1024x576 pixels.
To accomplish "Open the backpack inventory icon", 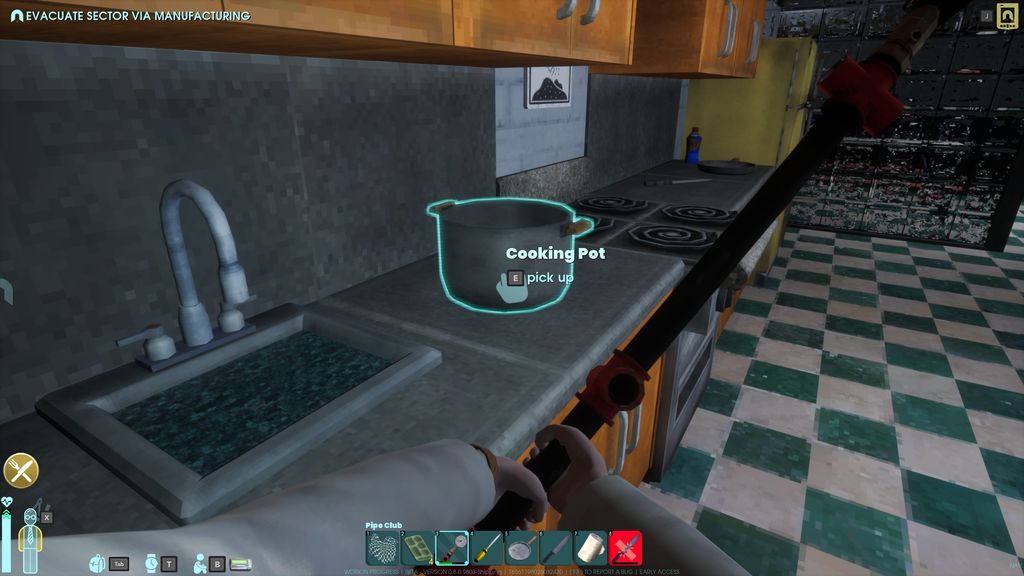I will [x=97, y=564].
